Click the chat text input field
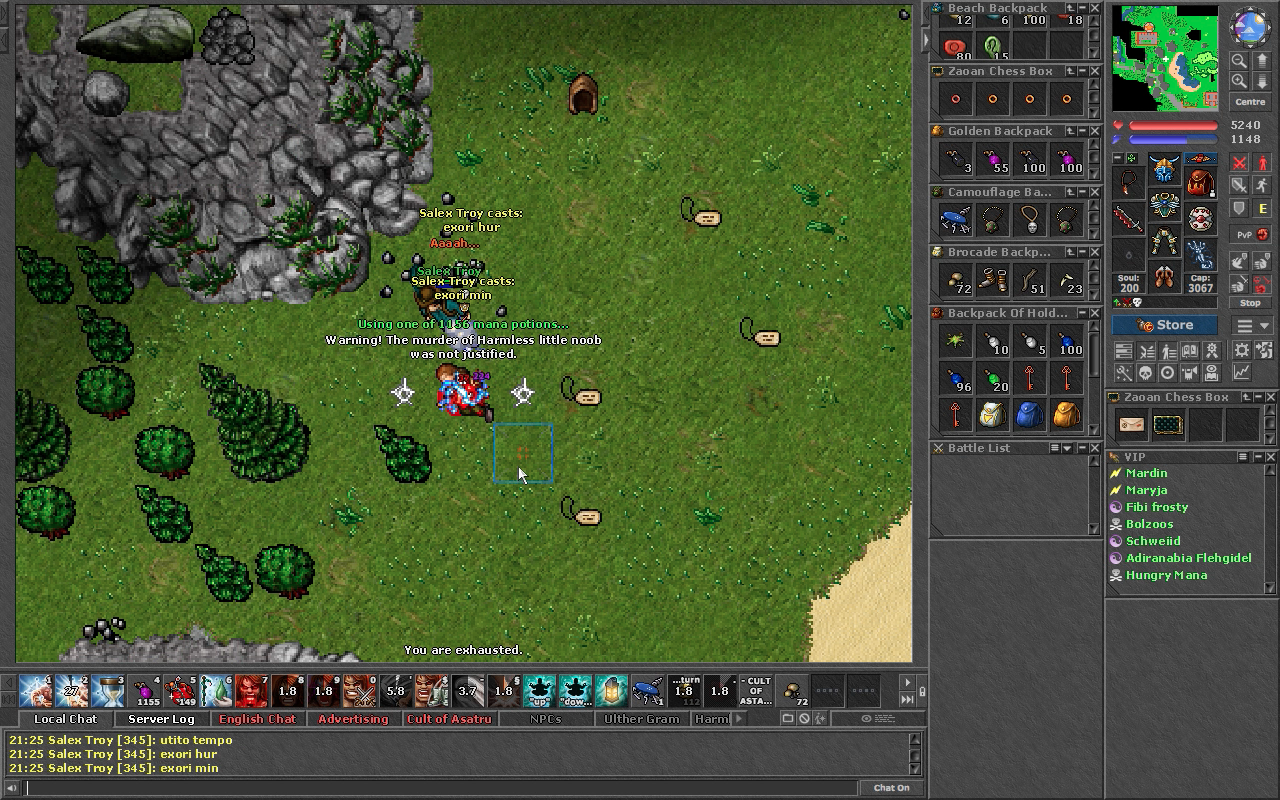Viewport: 1280px width, 800px height. [x=440, y=788]
